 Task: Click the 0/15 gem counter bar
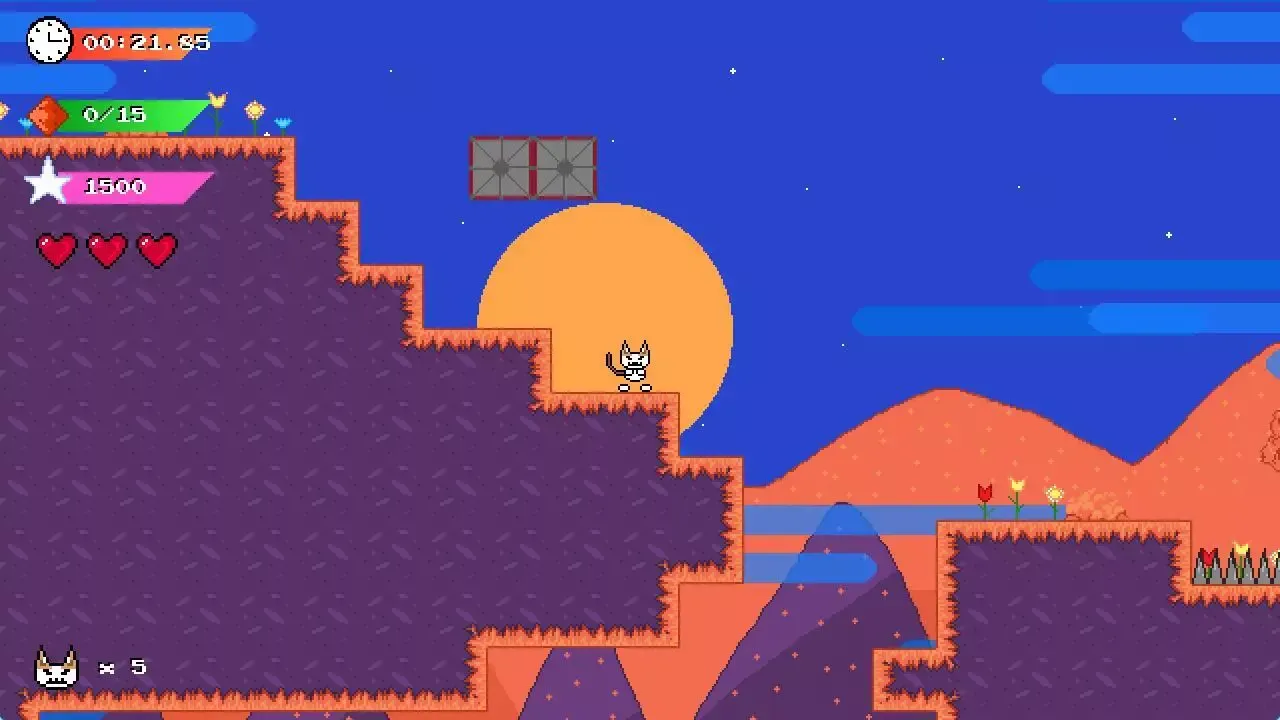pos(115,113)
